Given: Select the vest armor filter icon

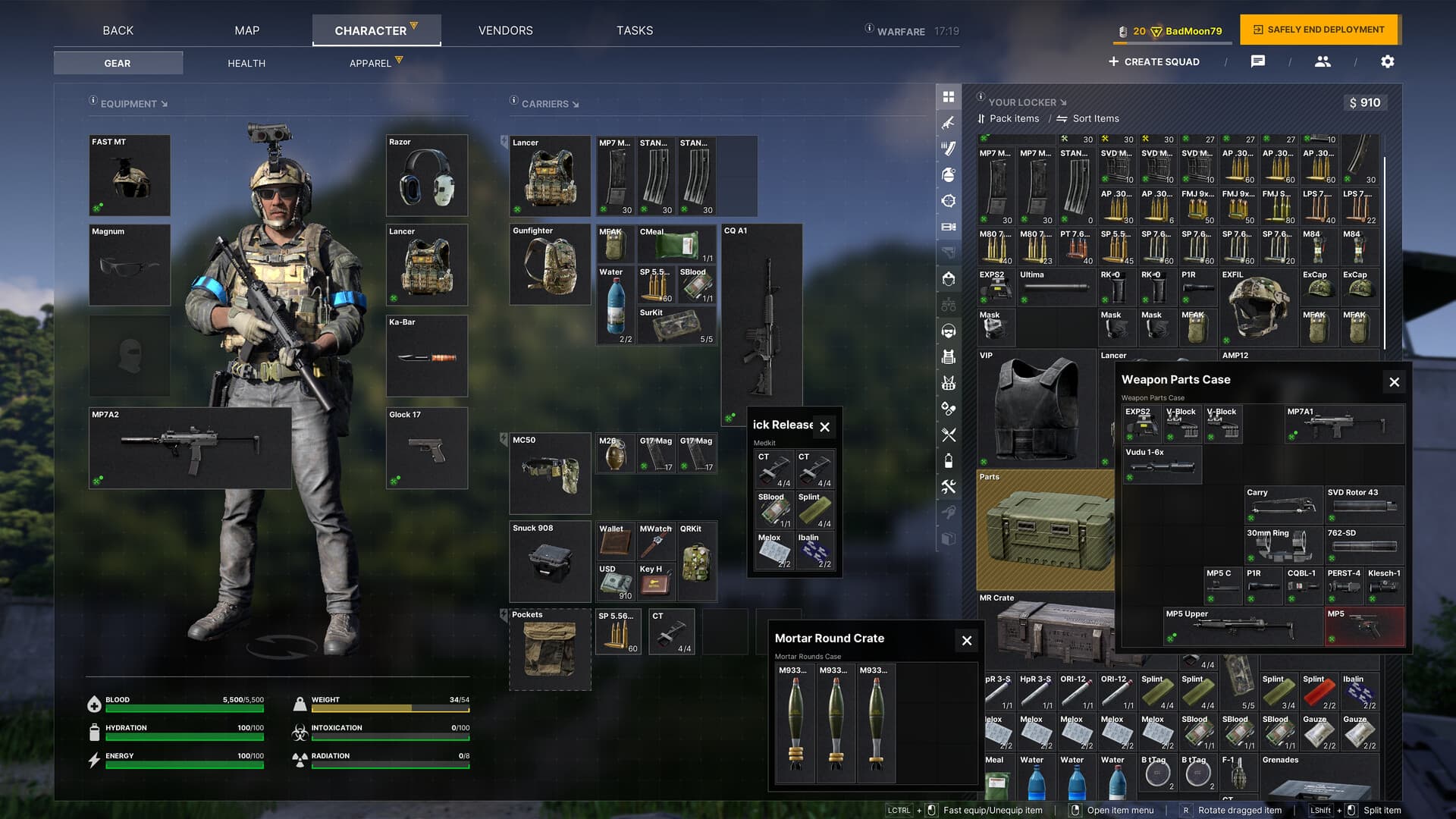Looking at the screenshot, I should tap(949, 356).
